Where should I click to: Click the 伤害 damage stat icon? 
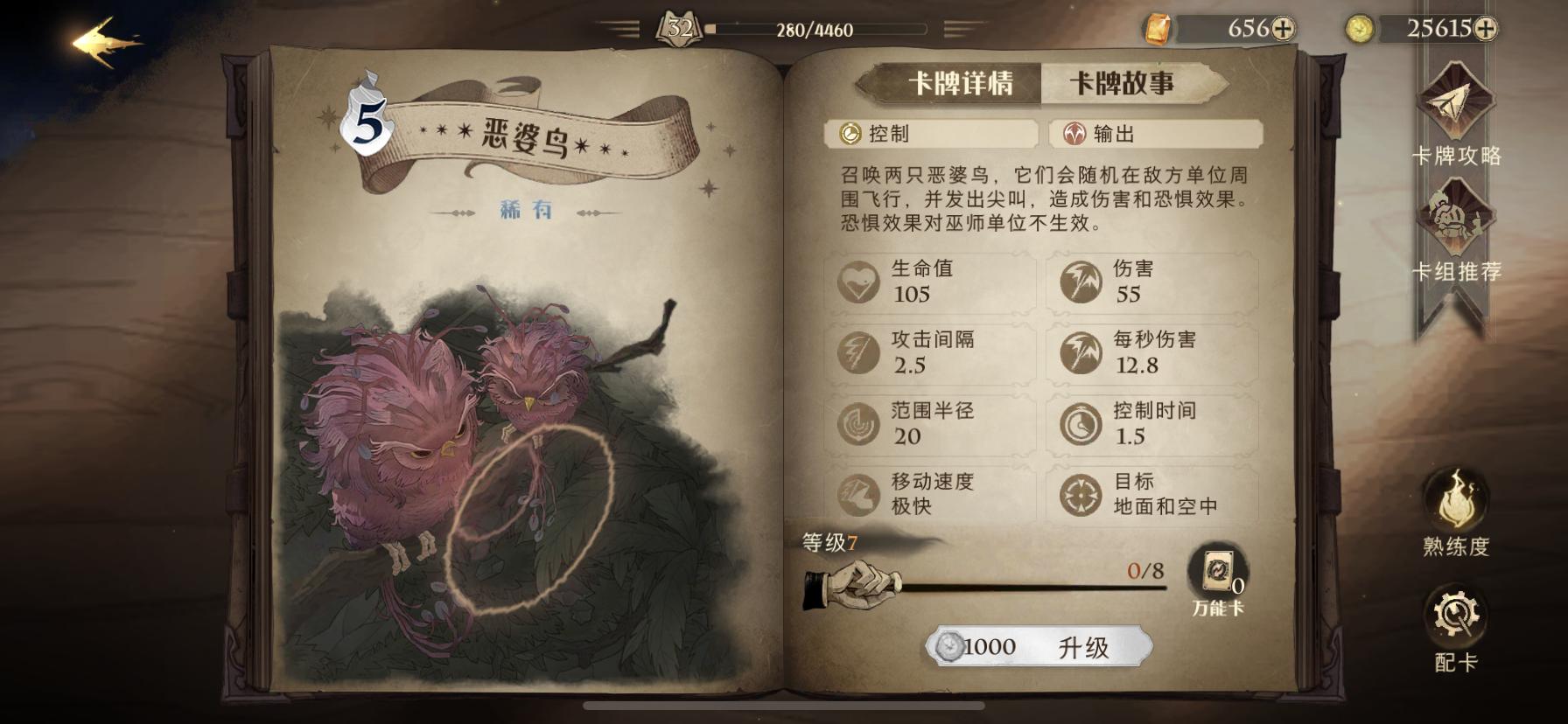point(1082,282)
